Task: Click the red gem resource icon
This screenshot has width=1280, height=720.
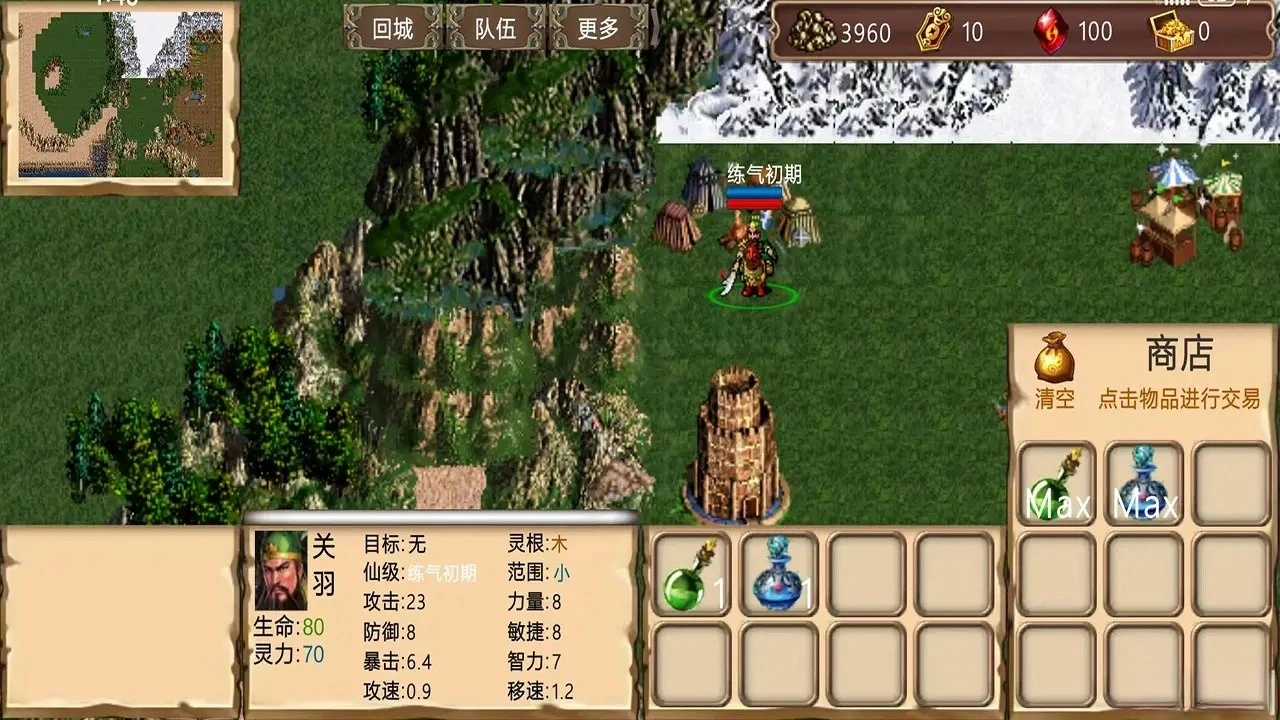Action: (1053, 31)
